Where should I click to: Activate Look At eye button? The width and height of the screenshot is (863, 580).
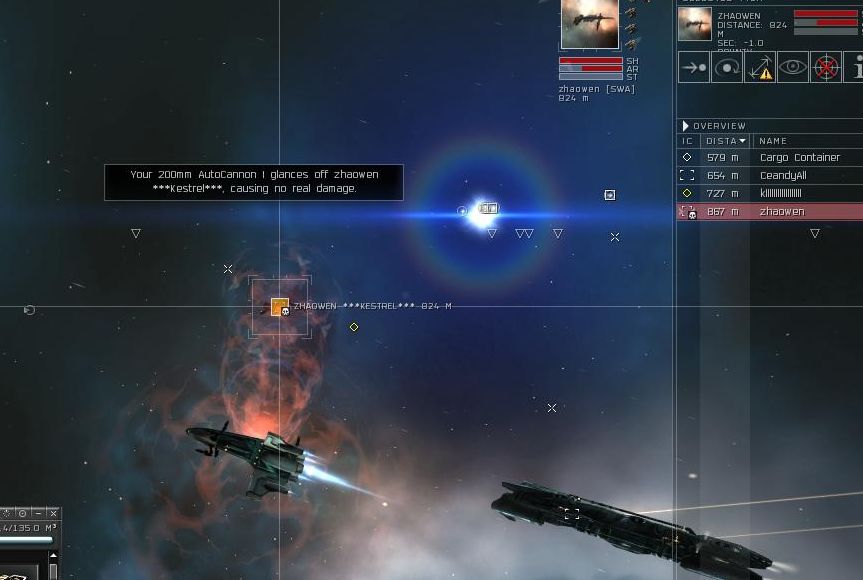tap(792, 68)
